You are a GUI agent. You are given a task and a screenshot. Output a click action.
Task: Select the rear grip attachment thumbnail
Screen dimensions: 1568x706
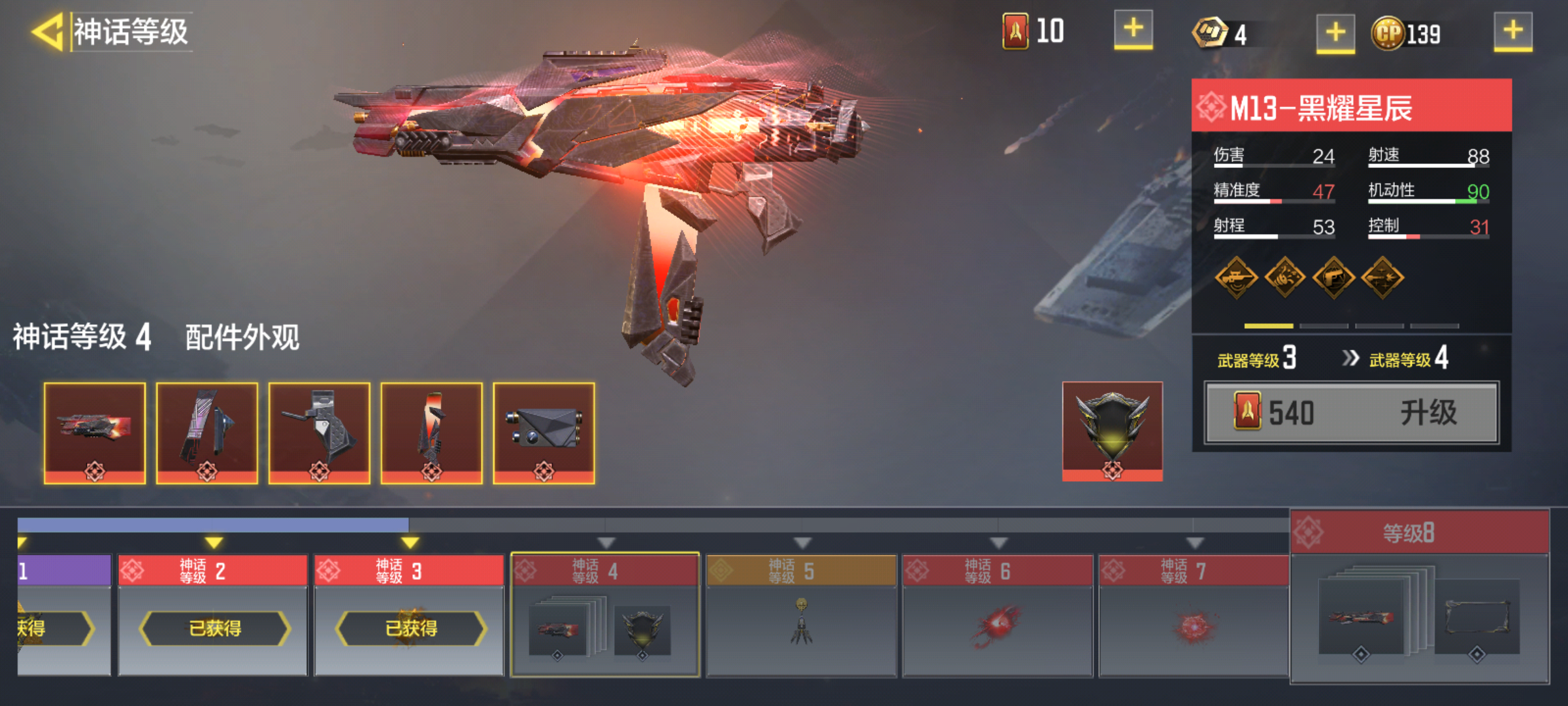[319, 433]
